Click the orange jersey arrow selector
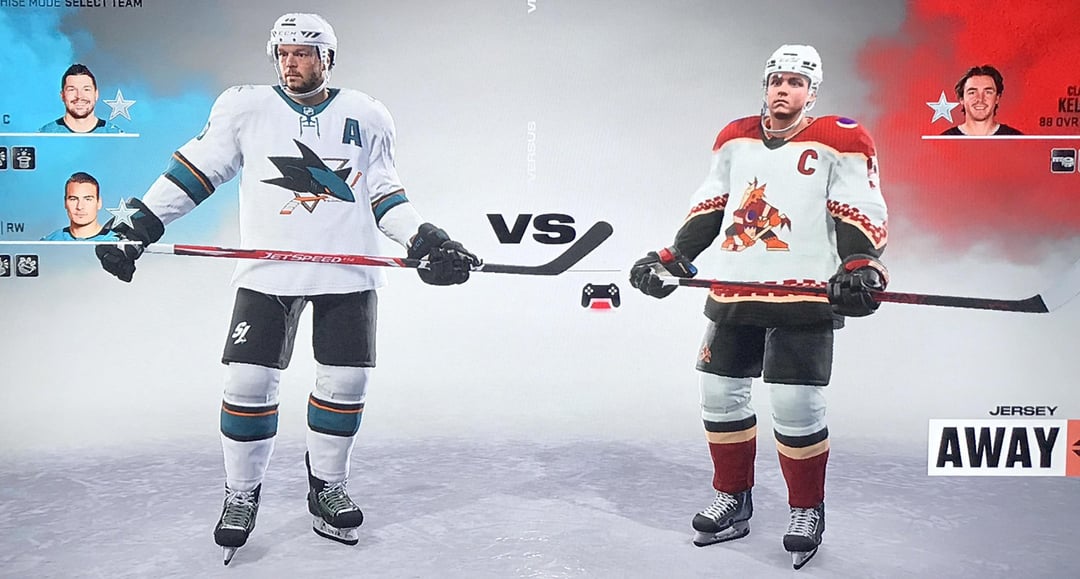 click(x=1073, y=447)
